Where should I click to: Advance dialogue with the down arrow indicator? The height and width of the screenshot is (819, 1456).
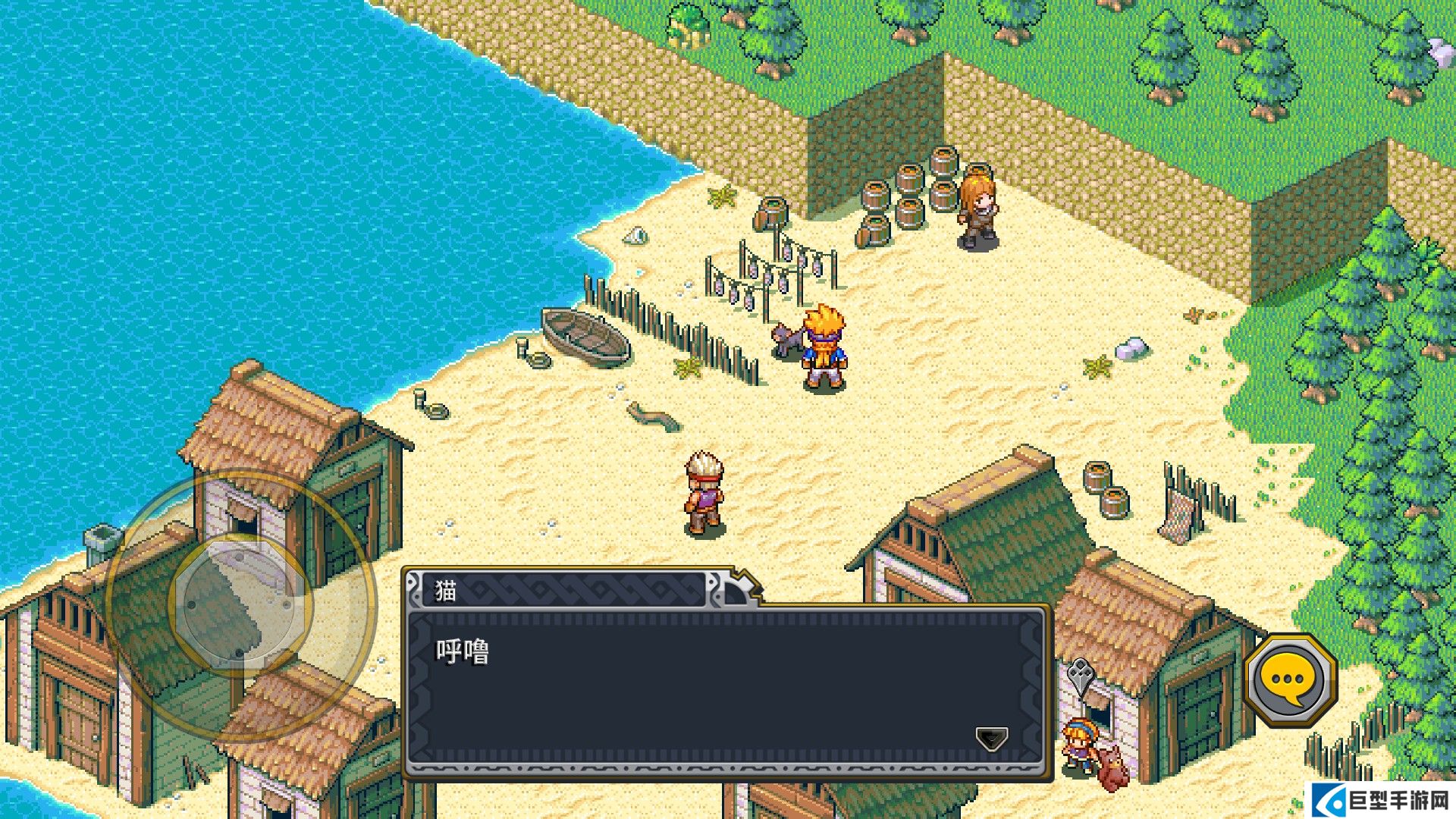point(991,738)
